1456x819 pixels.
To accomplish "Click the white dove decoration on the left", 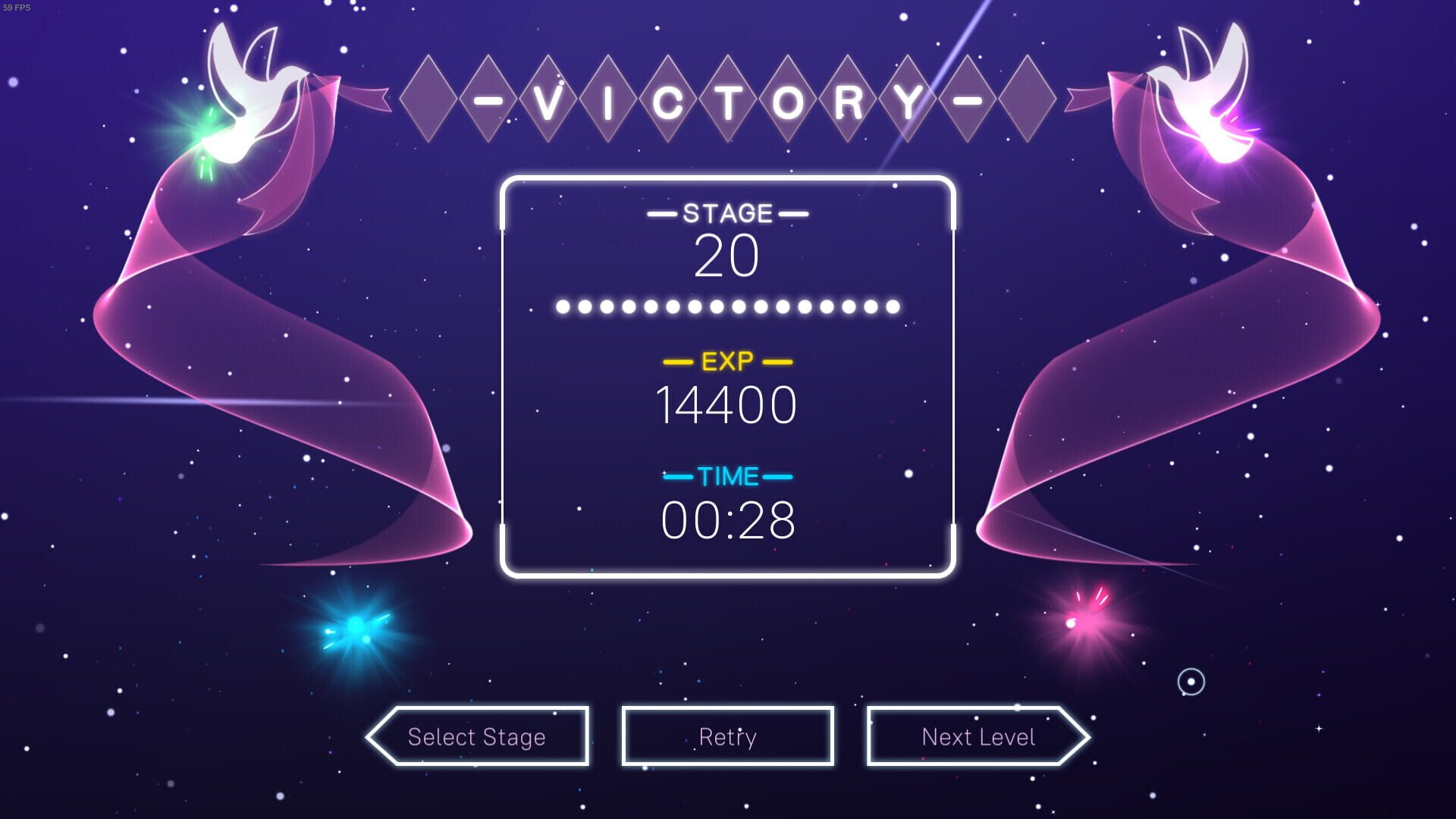I will tap(250, 91).
